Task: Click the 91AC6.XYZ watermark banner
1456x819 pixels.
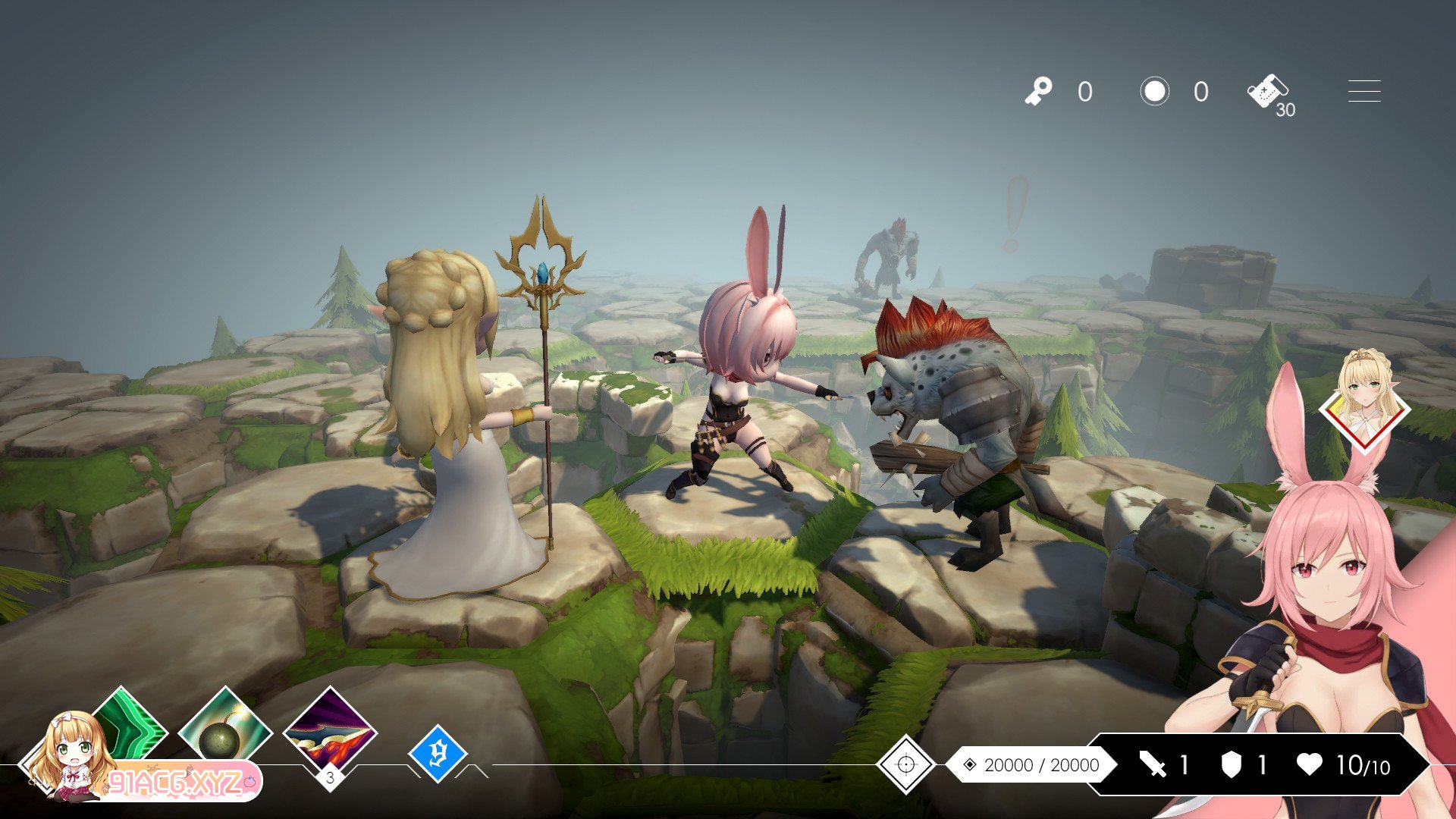Action: (182, 782)
